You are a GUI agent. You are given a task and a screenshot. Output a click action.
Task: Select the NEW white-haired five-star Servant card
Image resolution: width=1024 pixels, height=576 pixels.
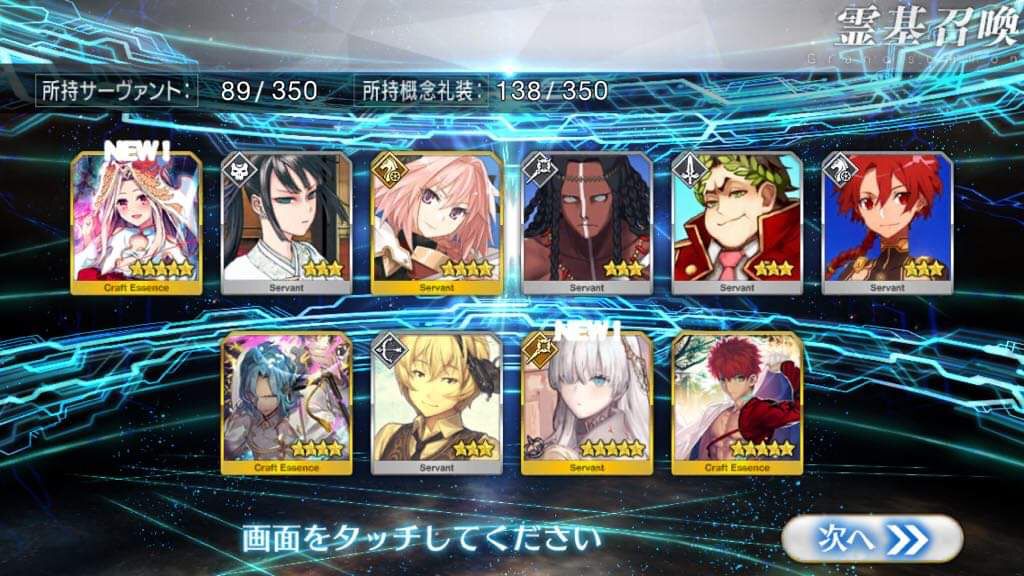(587, 402)
